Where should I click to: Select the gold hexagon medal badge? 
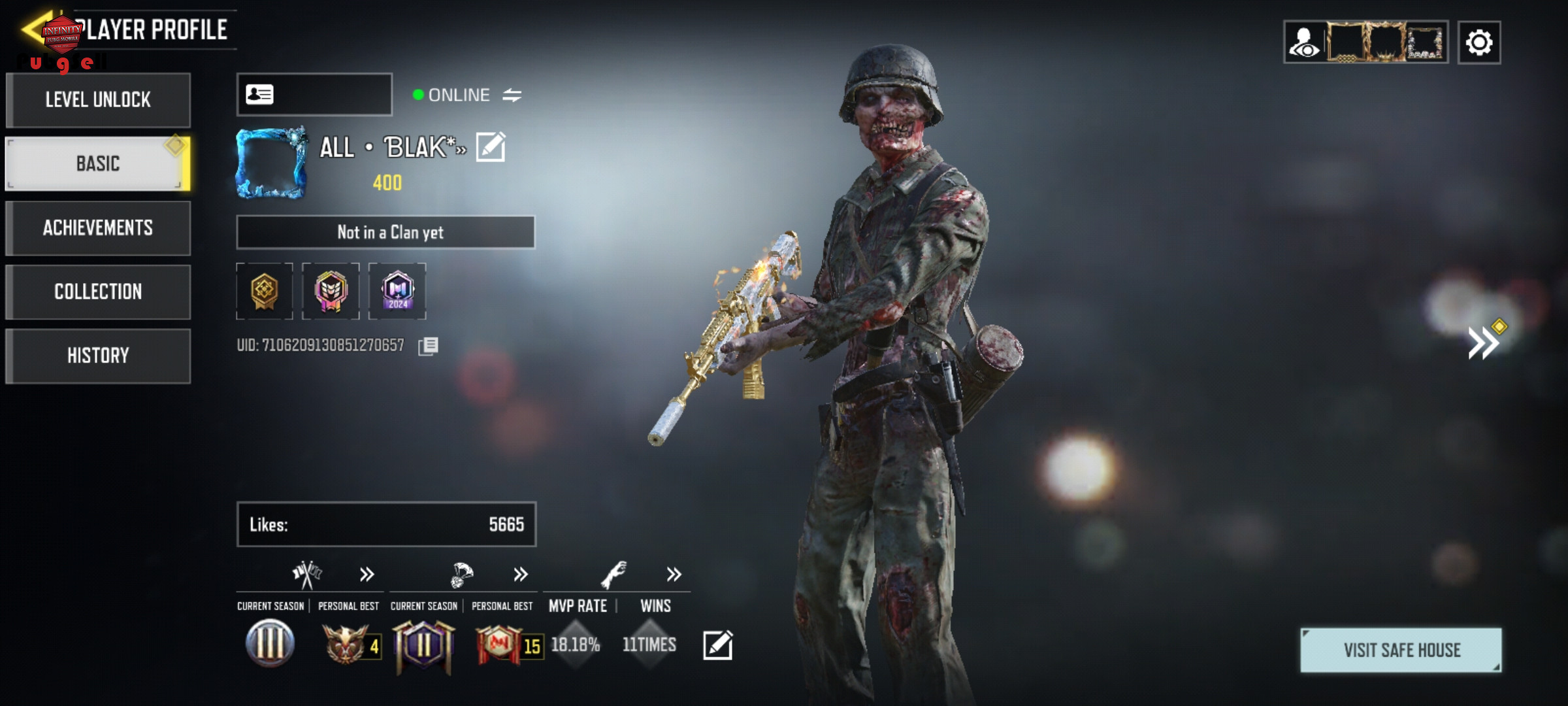point(265,291)
